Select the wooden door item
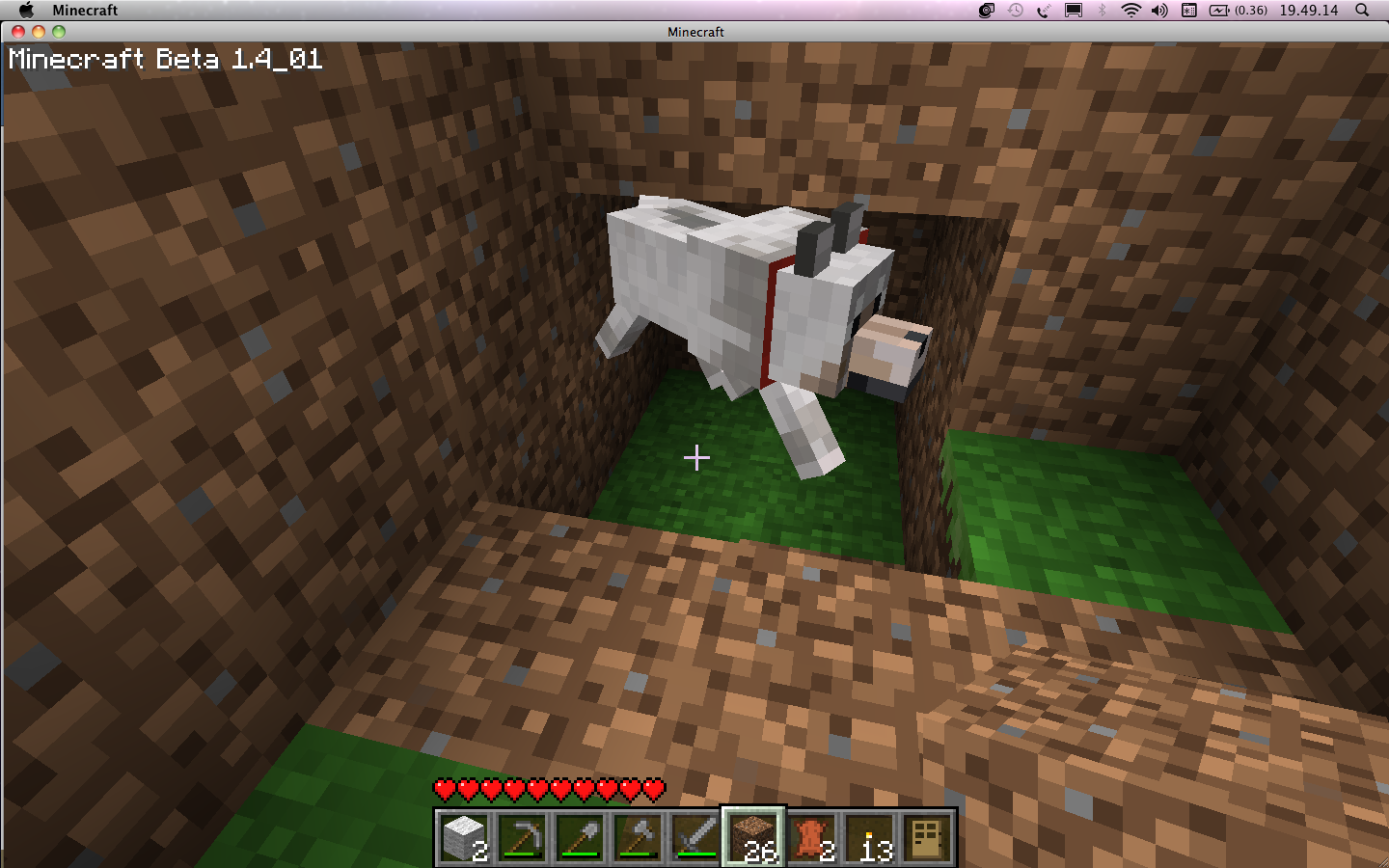 [927, 837]
